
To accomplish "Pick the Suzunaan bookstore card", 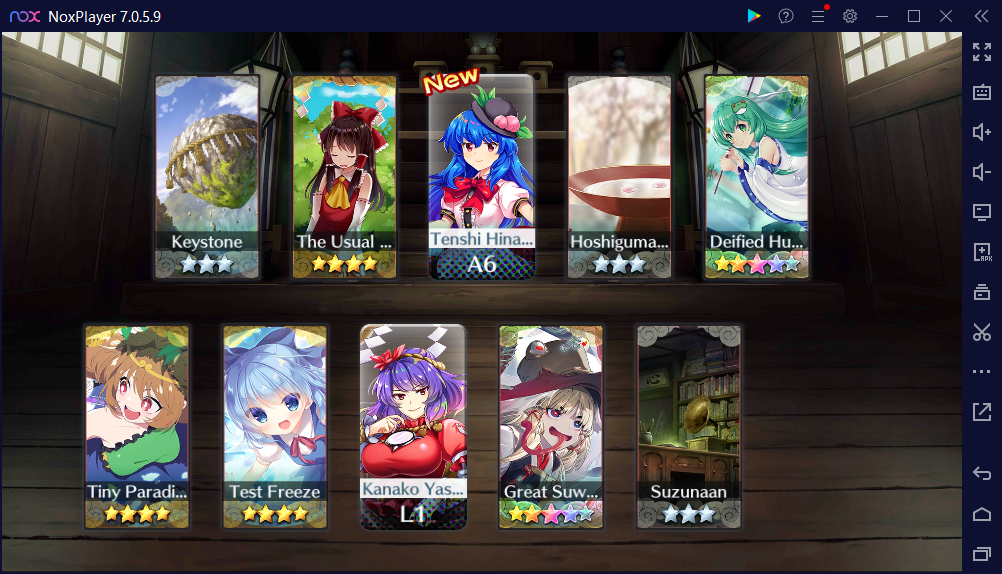I will pos(689,425).
